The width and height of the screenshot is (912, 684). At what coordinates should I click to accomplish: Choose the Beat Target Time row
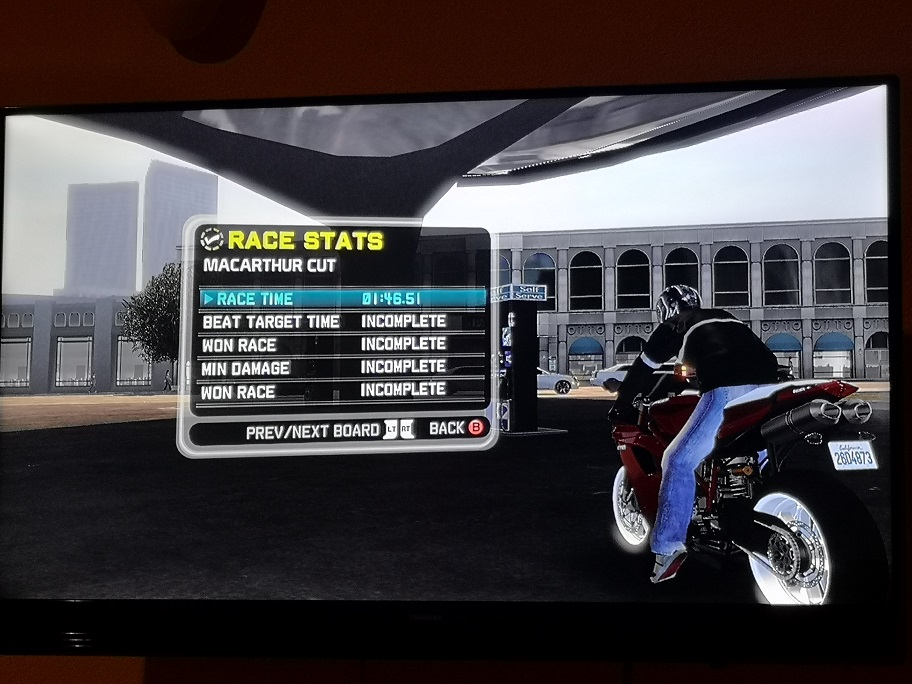point(342,322)
